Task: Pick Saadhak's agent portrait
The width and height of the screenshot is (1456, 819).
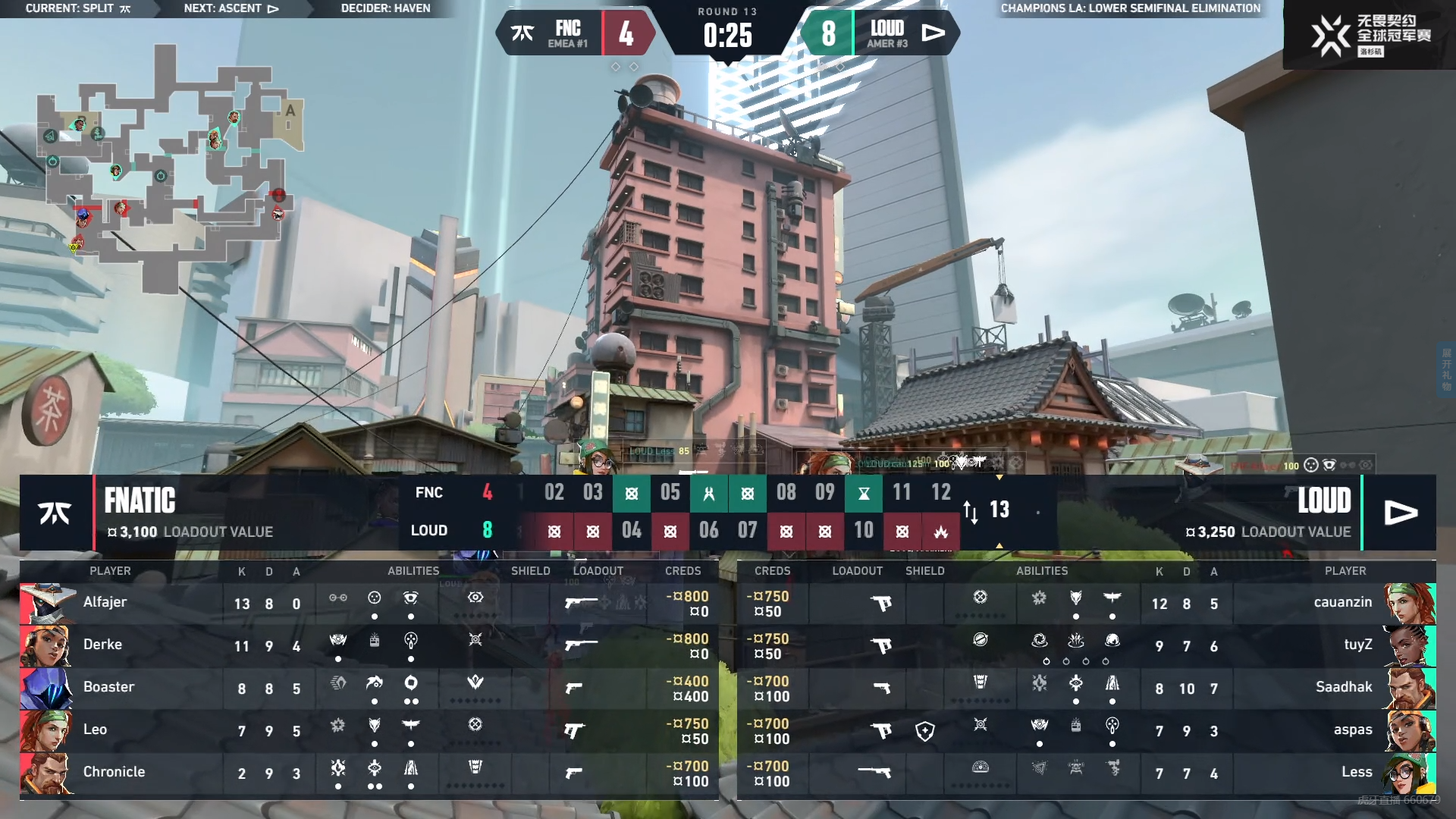Action: click(x=1409, y=689)
